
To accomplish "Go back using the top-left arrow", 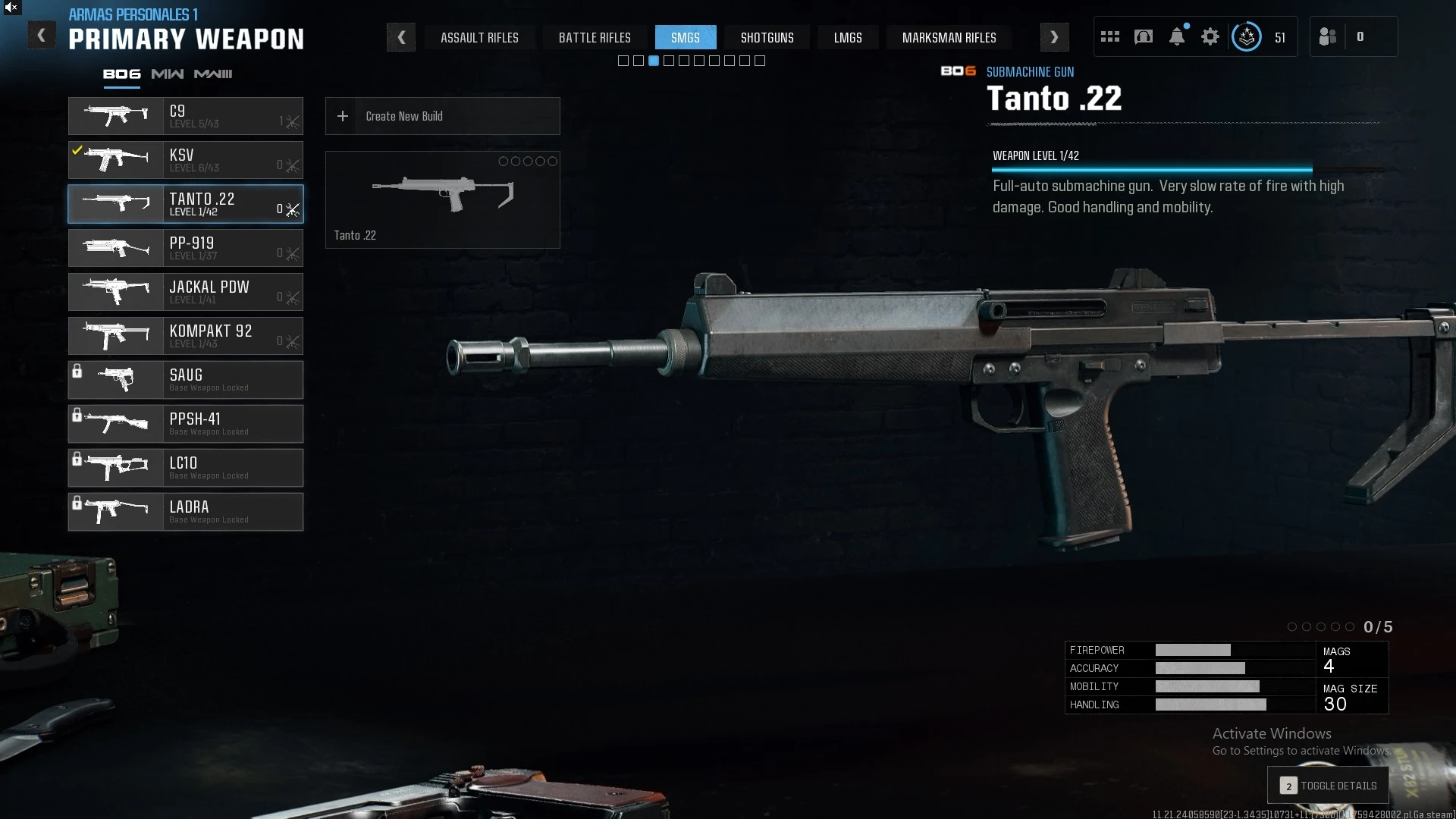I will [42, 36].
